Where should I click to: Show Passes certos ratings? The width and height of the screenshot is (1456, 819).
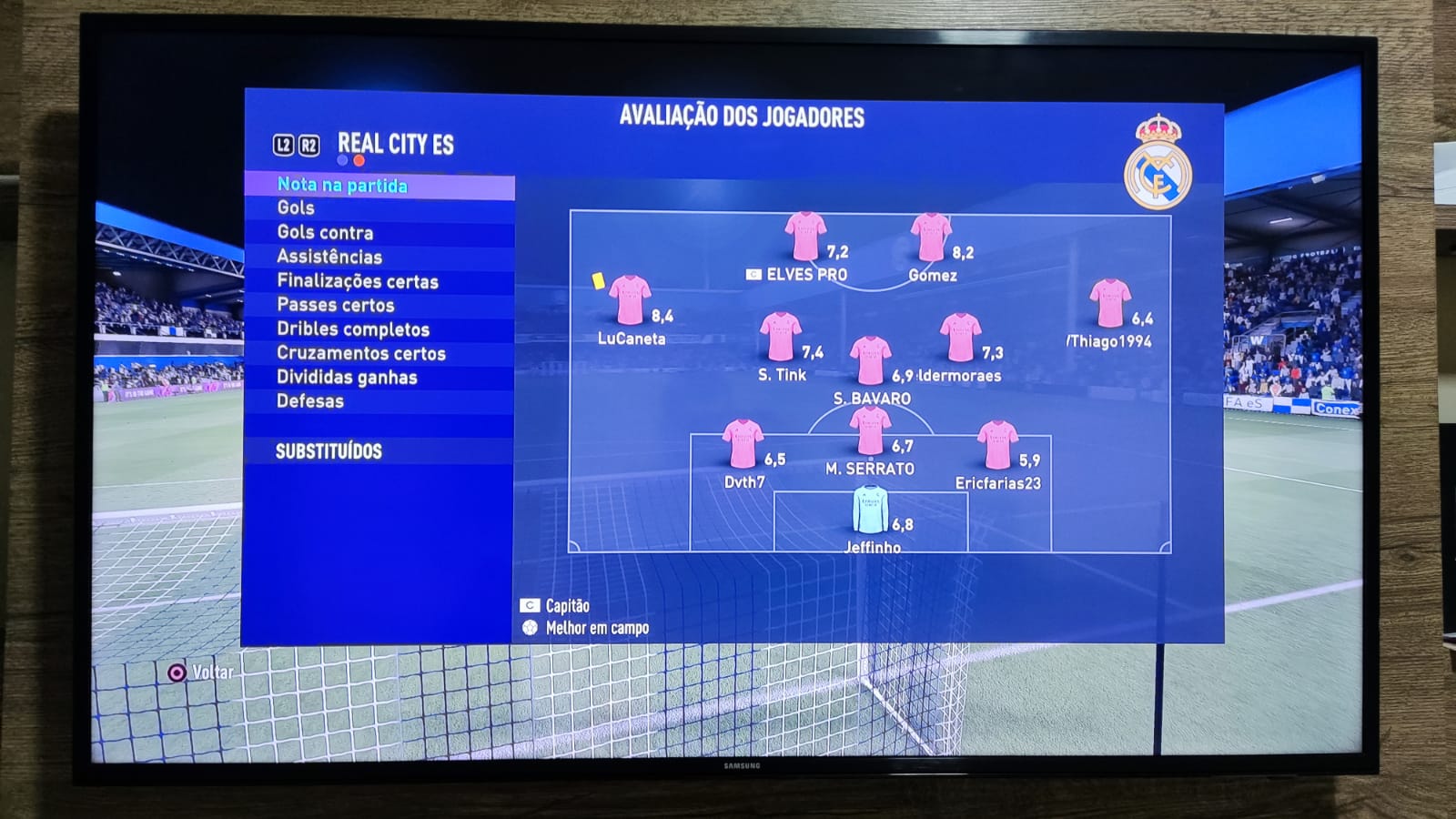pos(336,306)
